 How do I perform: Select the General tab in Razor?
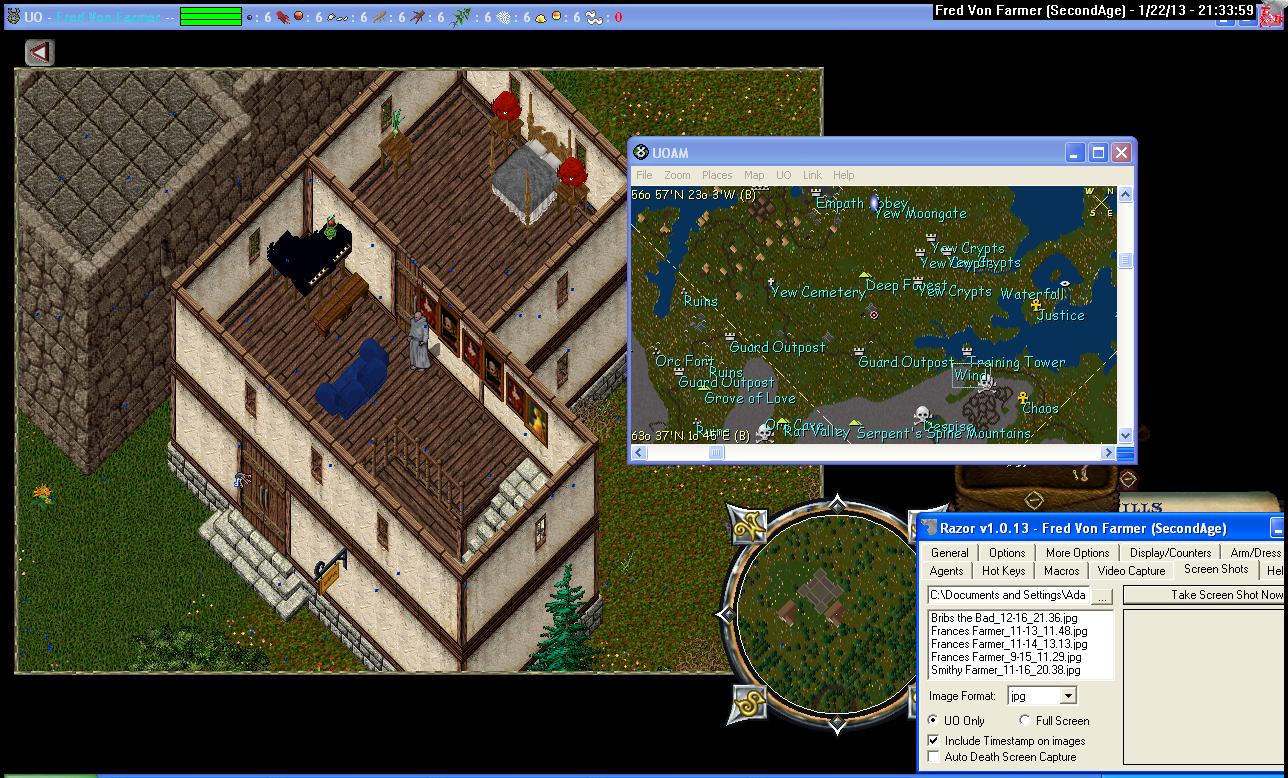click(949, 553)
